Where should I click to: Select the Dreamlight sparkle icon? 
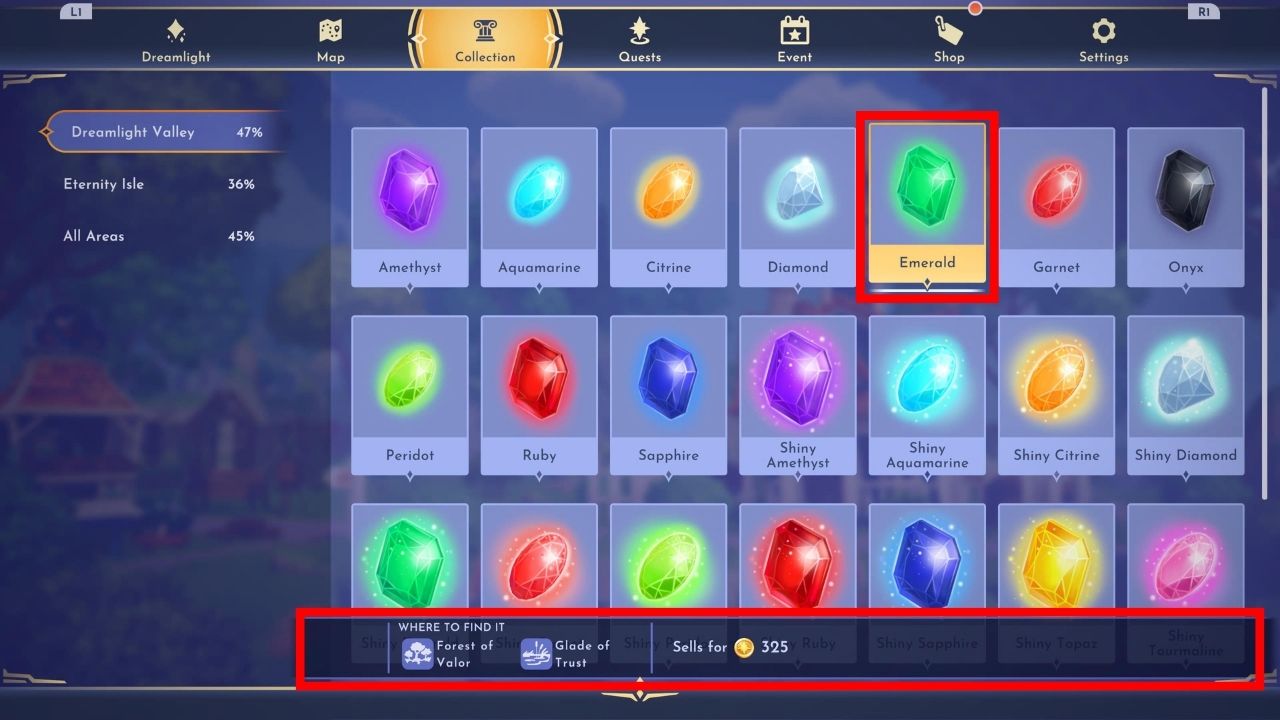coord(176,40)
